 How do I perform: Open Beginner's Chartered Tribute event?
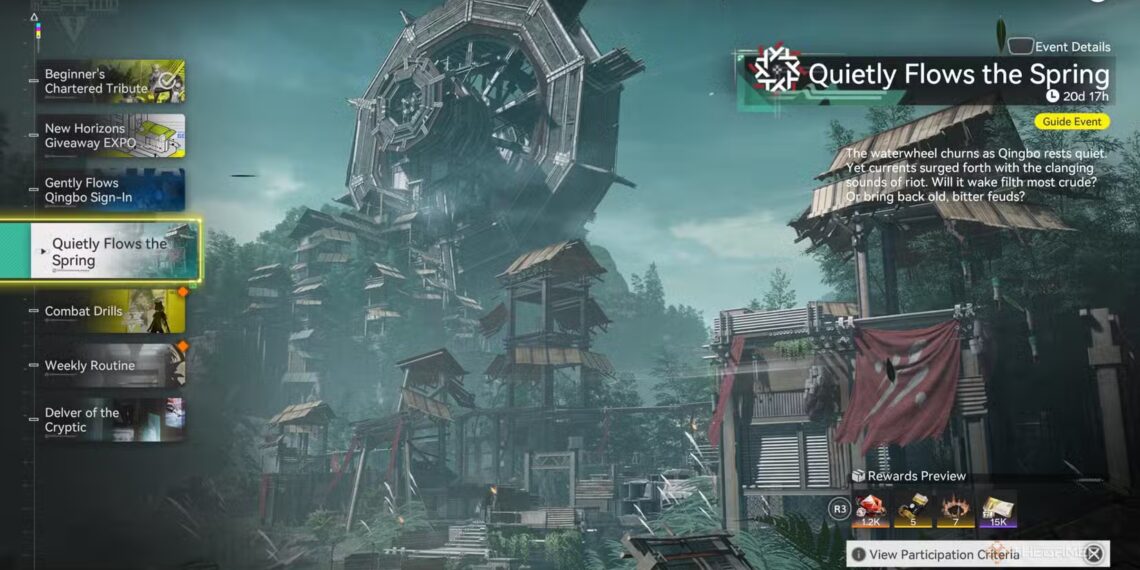[110, 81]
